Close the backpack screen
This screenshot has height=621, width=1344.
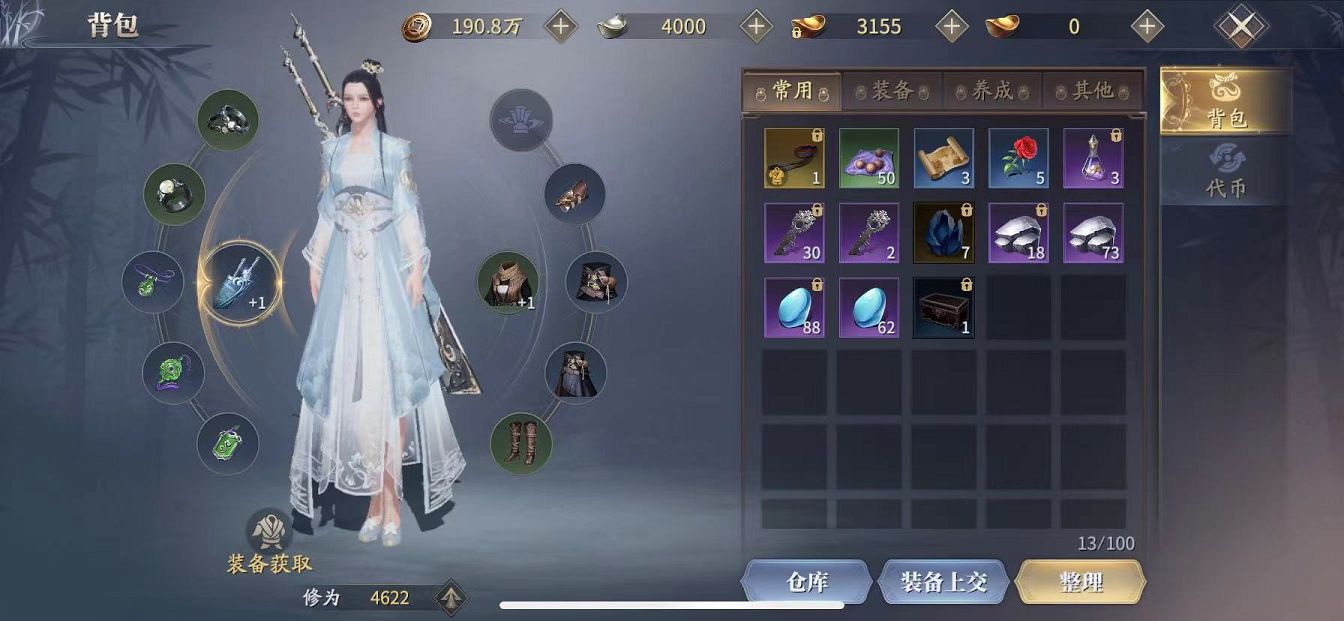click(1241, 27)
